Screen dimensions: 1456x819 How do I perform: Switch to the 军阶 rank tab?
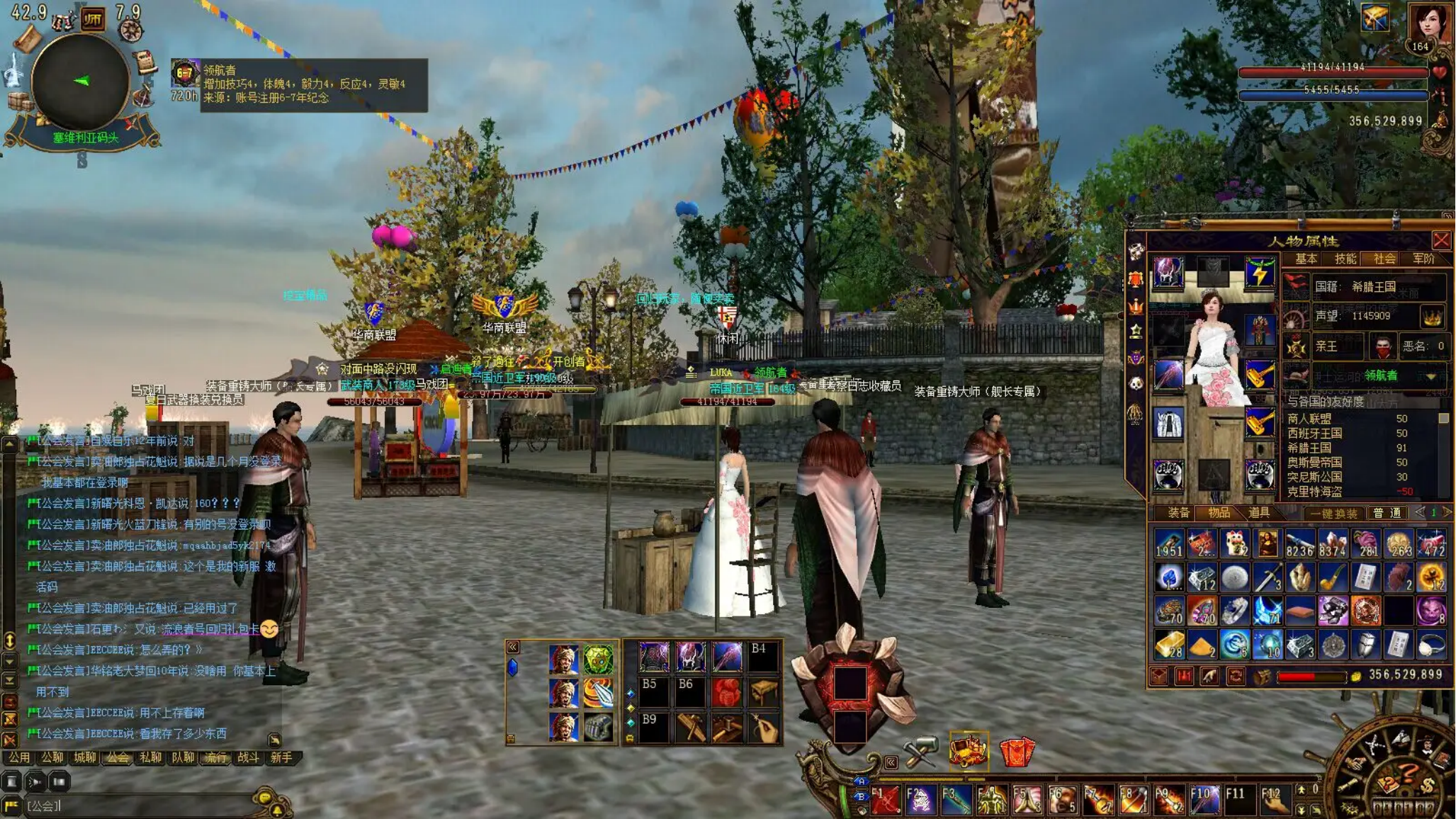click(x=1423, y=259)
